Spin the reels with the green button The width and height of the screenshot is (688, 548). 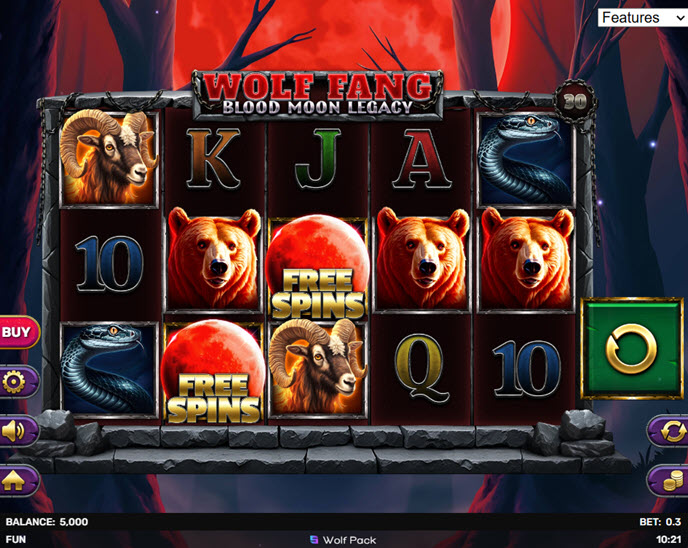coord(632,349)
